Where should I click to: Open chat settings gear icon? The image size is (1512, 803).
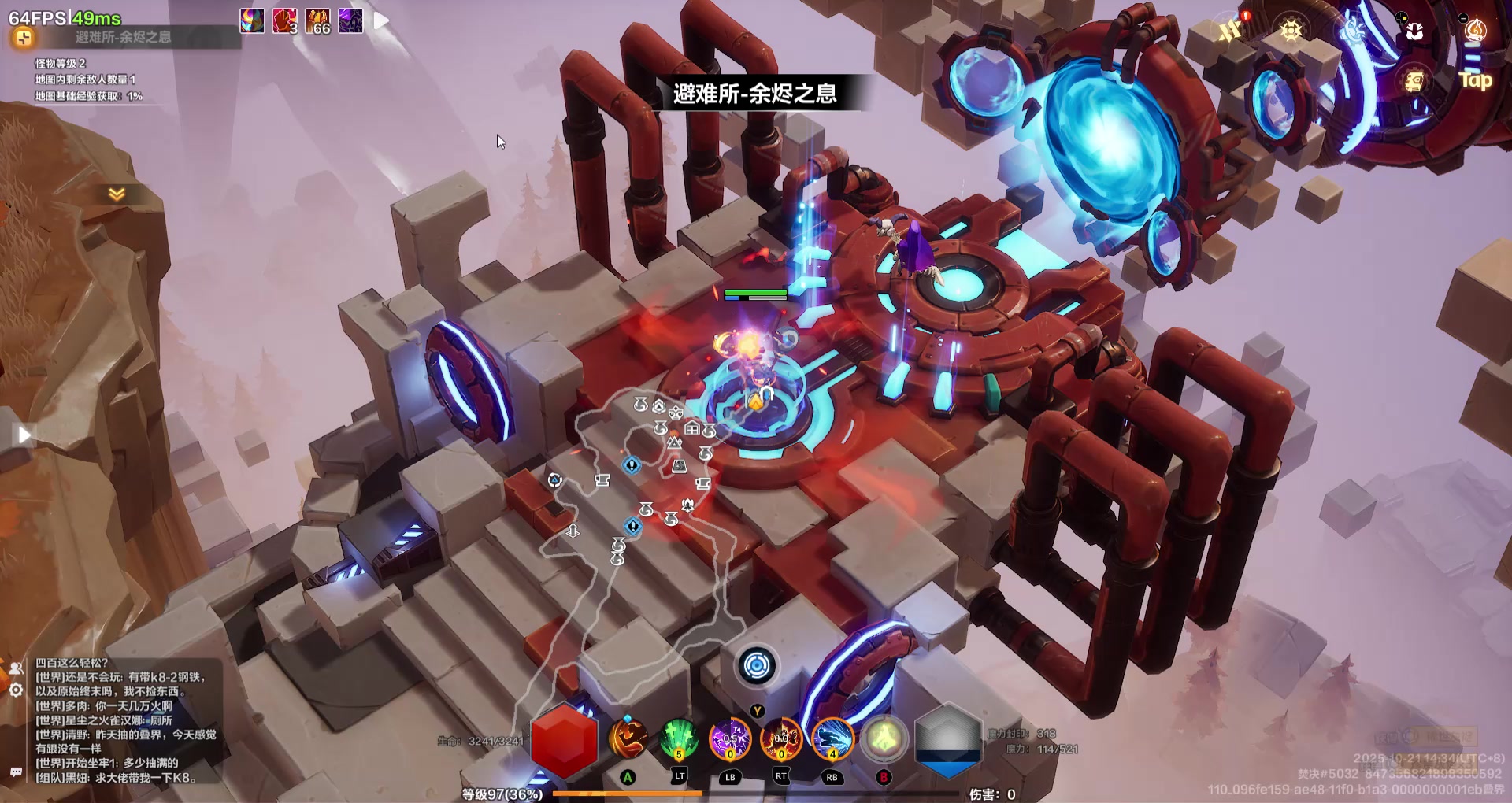pos(16,690)
